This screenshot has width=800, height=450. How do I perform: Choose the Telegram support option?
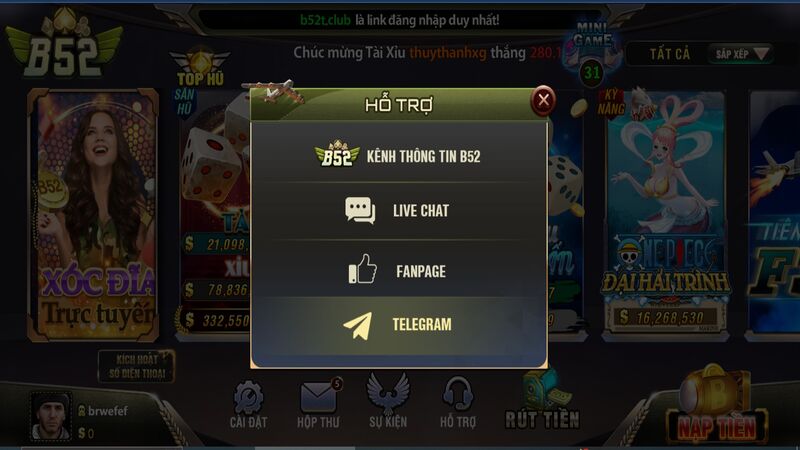tap(398, 324)
